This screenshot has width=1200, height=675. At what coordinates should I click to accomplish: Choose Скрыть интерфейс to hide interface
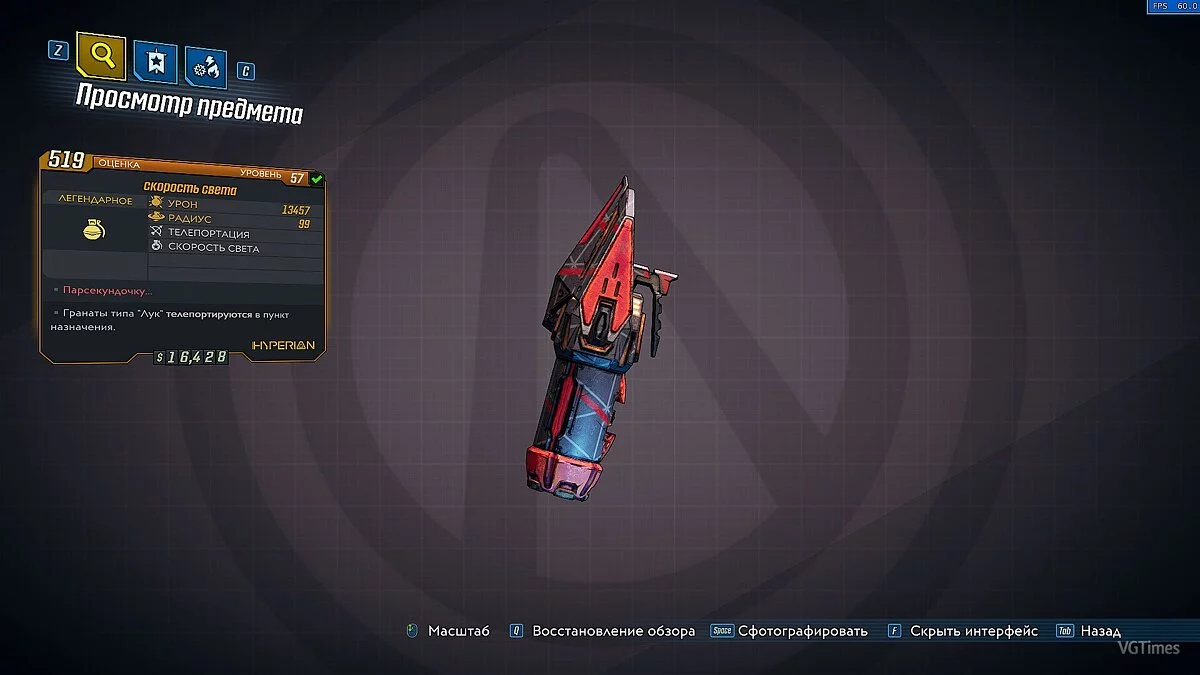[x=973, y=631]
